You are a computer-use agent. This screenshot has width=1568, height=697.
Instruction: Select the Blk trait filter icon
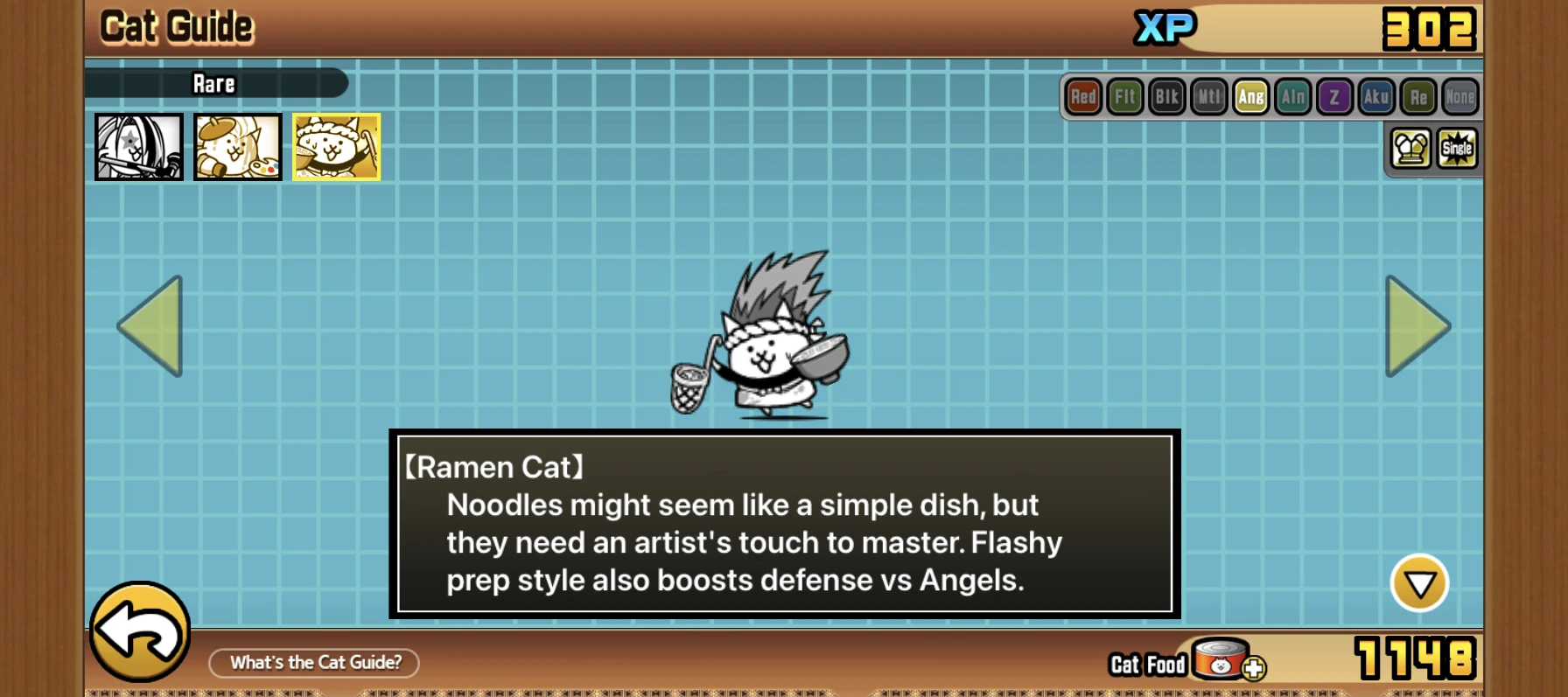point(1167,98)
